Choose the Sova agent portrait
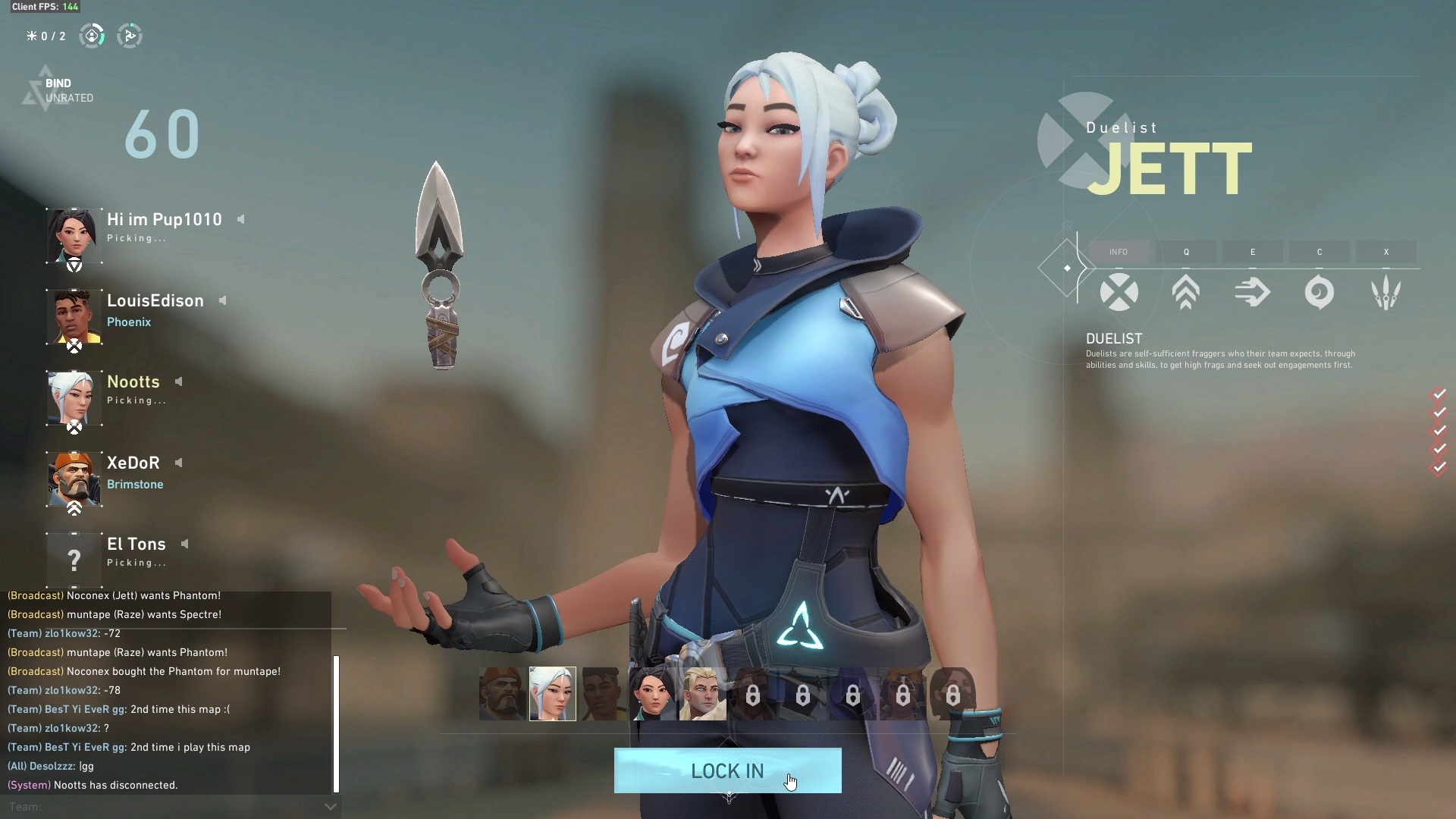The image size is (1456, 819). pyautogui.click(x=703, y=693)
